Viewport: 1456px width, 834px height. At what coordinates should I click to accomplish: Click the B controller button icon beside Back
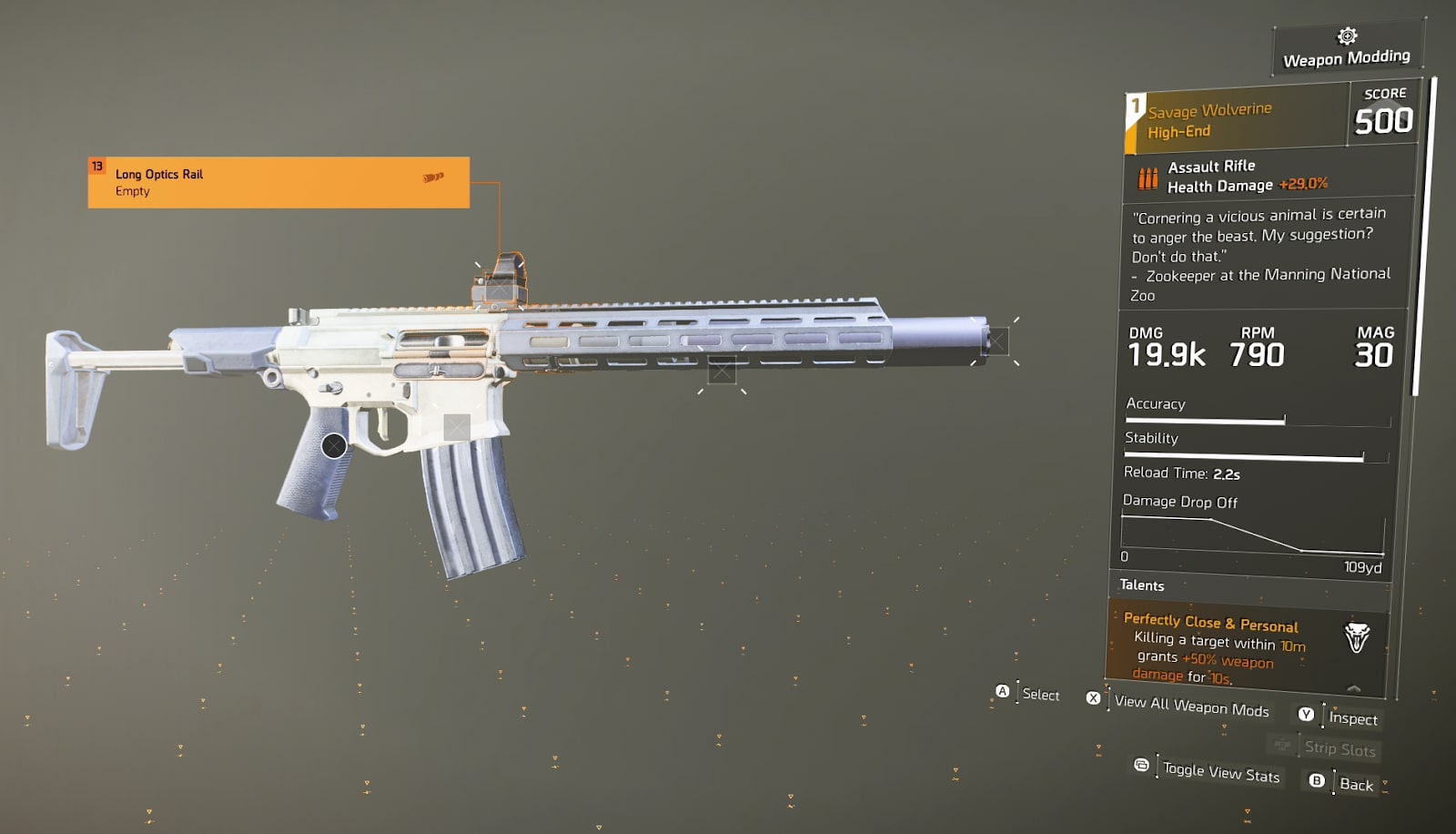click(x=1315, y=781)
